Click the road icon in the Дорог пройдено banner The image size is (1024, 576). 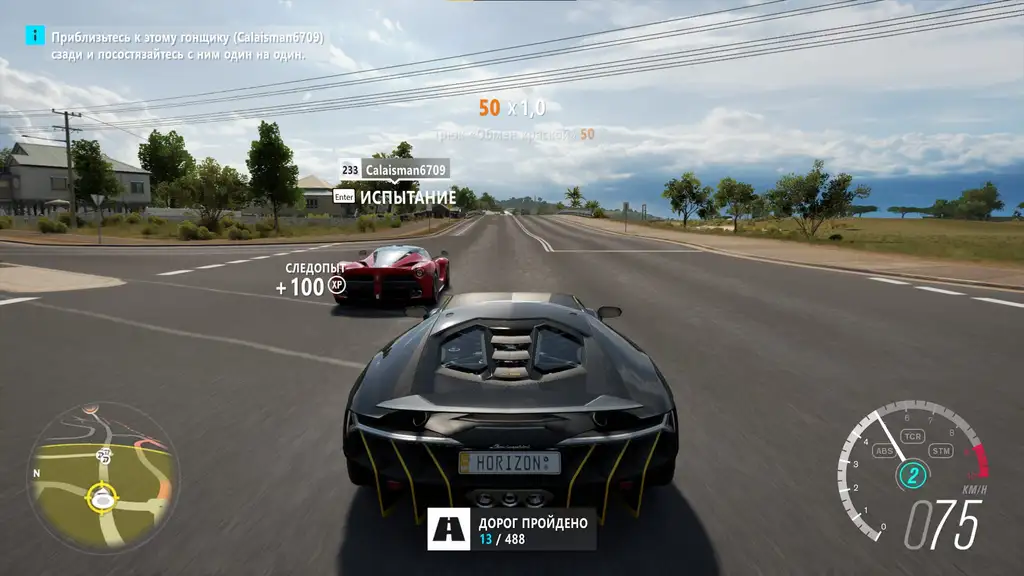[x=448, y=529]
